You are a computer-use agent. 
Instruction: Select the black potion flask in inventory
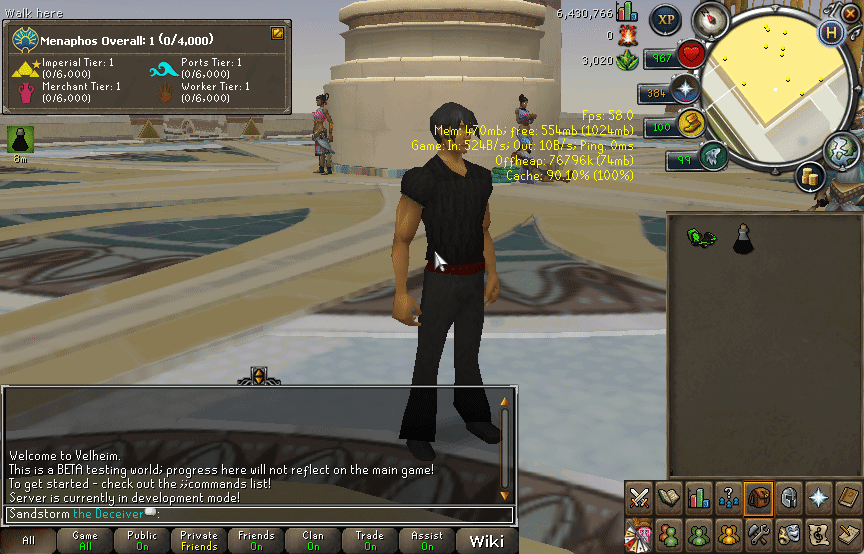pyautogui.click(x=743, y=238)
